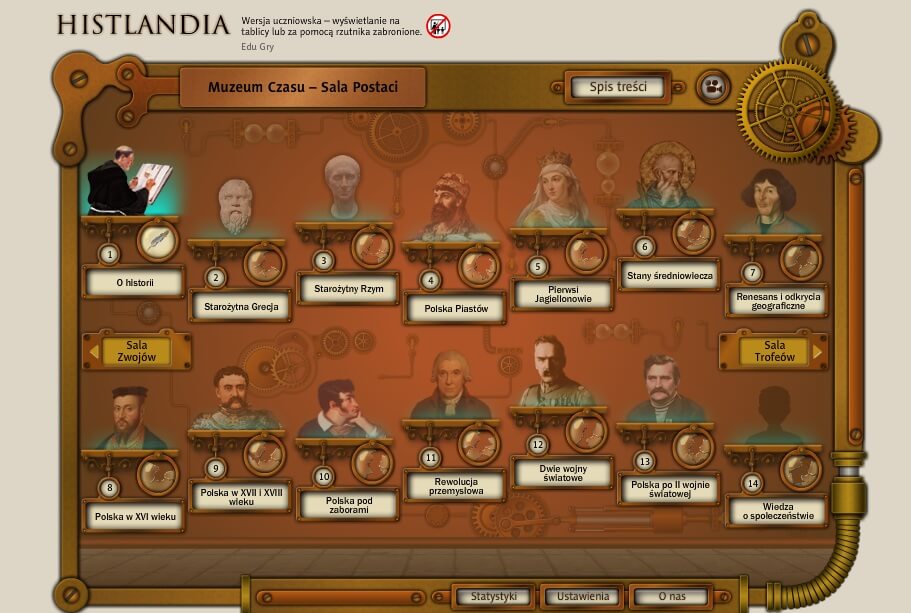Choose Renesans i odkrycia geograficzne
Screen dimensions: 911x613
pos(776,300)
